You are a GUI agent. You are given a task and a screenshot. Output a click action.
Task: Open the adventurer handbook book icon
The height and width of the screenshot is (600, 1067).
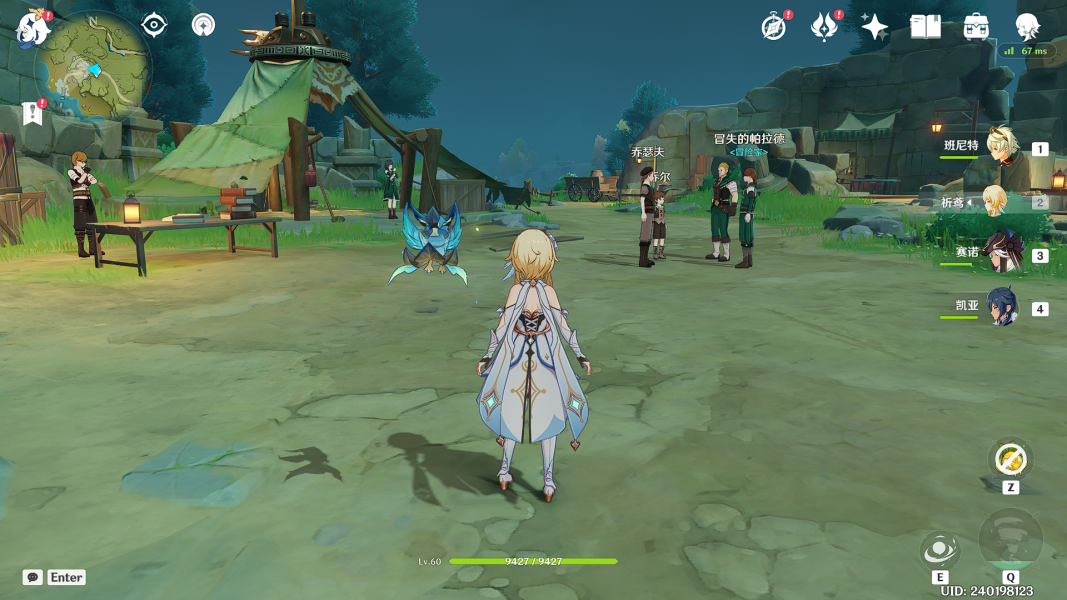[925, 27]
